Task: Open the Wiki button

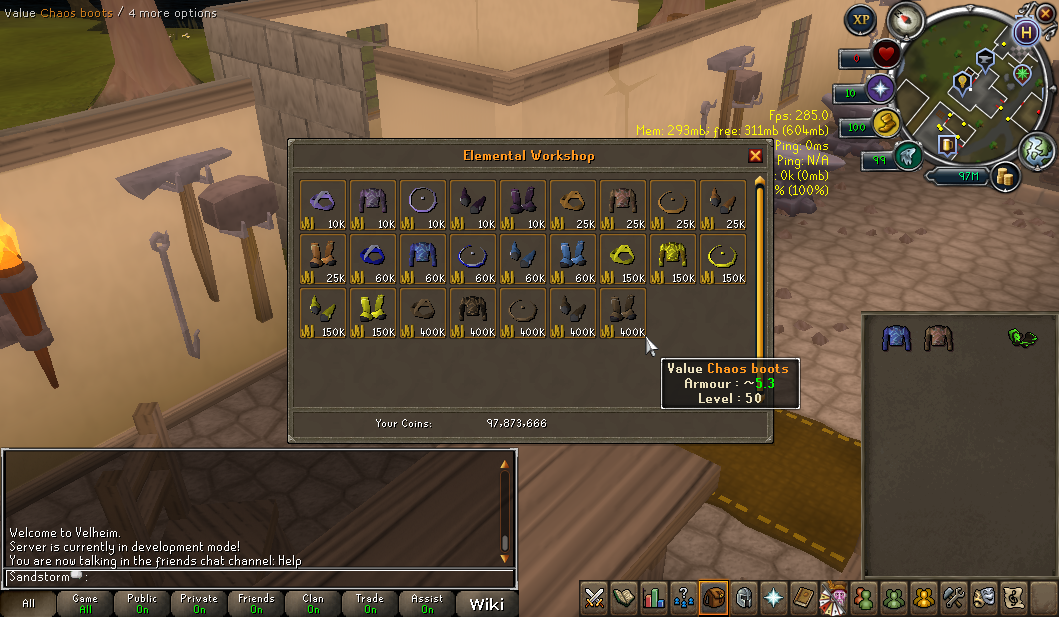Action: [x=487, y=603]
